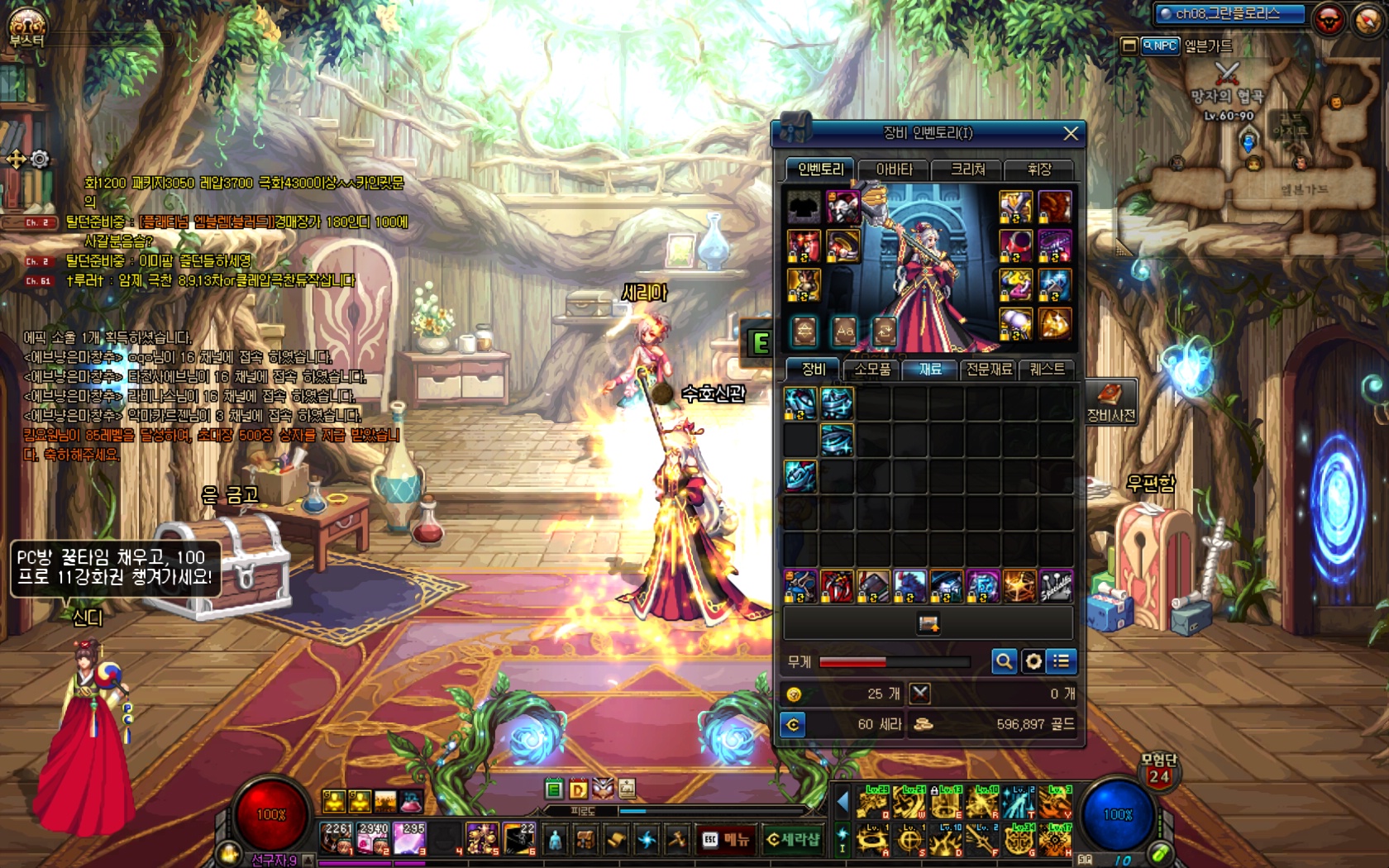The height and width of the screenshot is (868, 1389).
Task: Open the 전문재료 (special materials) category
Action: coord(989,370)
